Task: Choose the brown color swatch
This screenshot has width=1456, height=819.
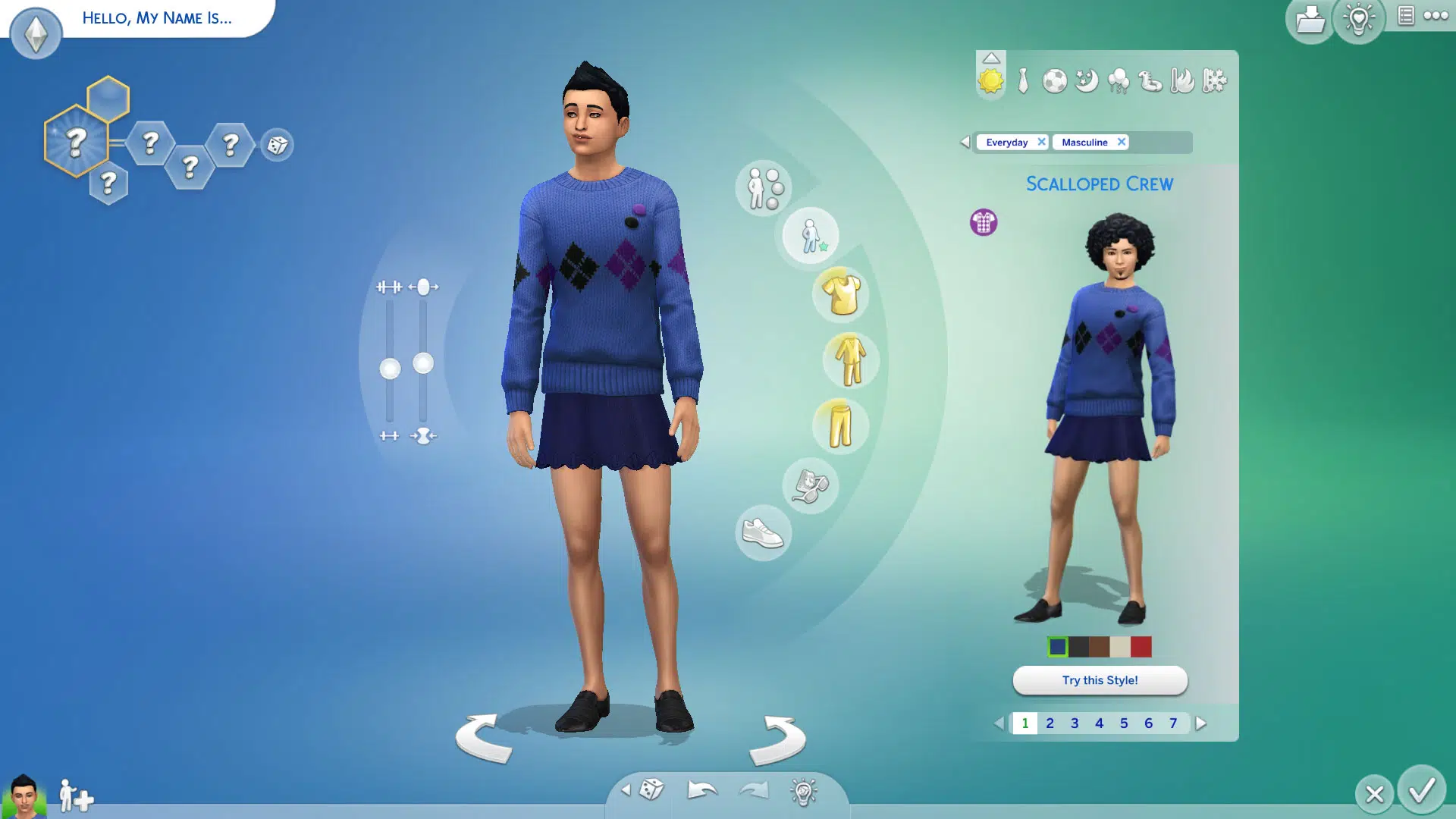Action: [1100, 647]
